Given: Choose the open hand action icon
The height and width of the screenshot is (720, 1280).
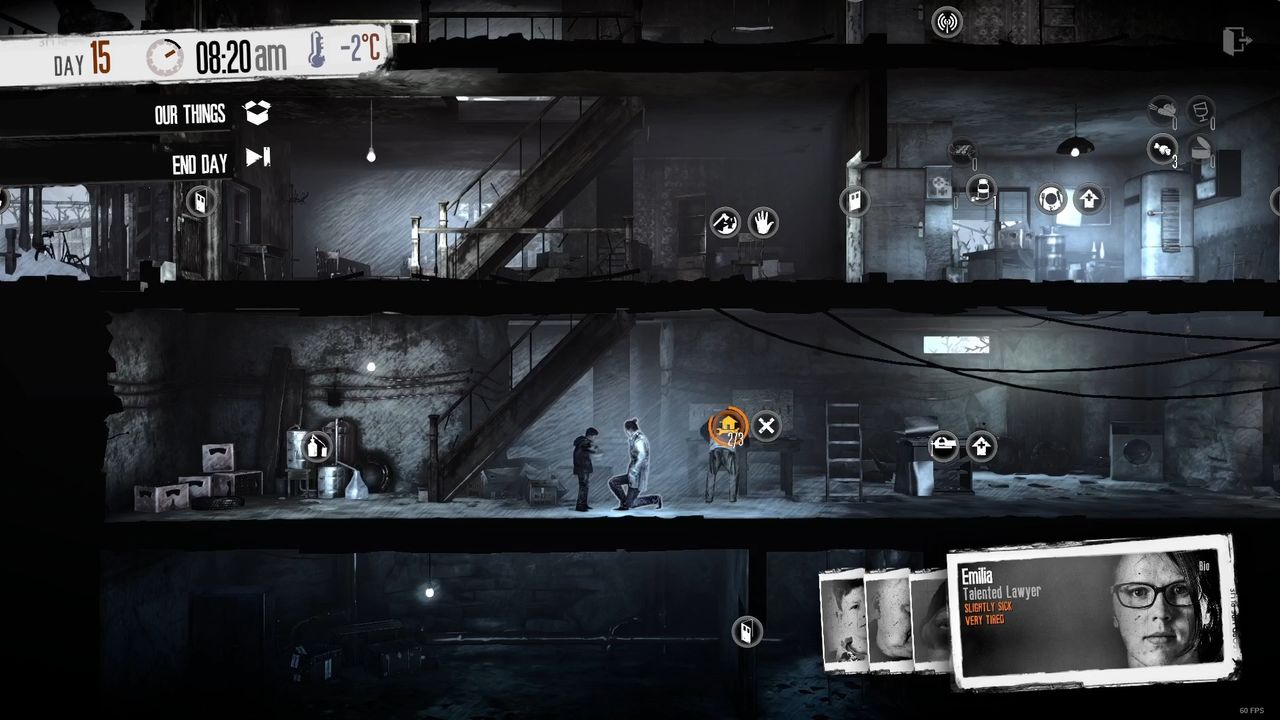Looking at the screenshot, I should pyautogui.click(x=763, y=221).
